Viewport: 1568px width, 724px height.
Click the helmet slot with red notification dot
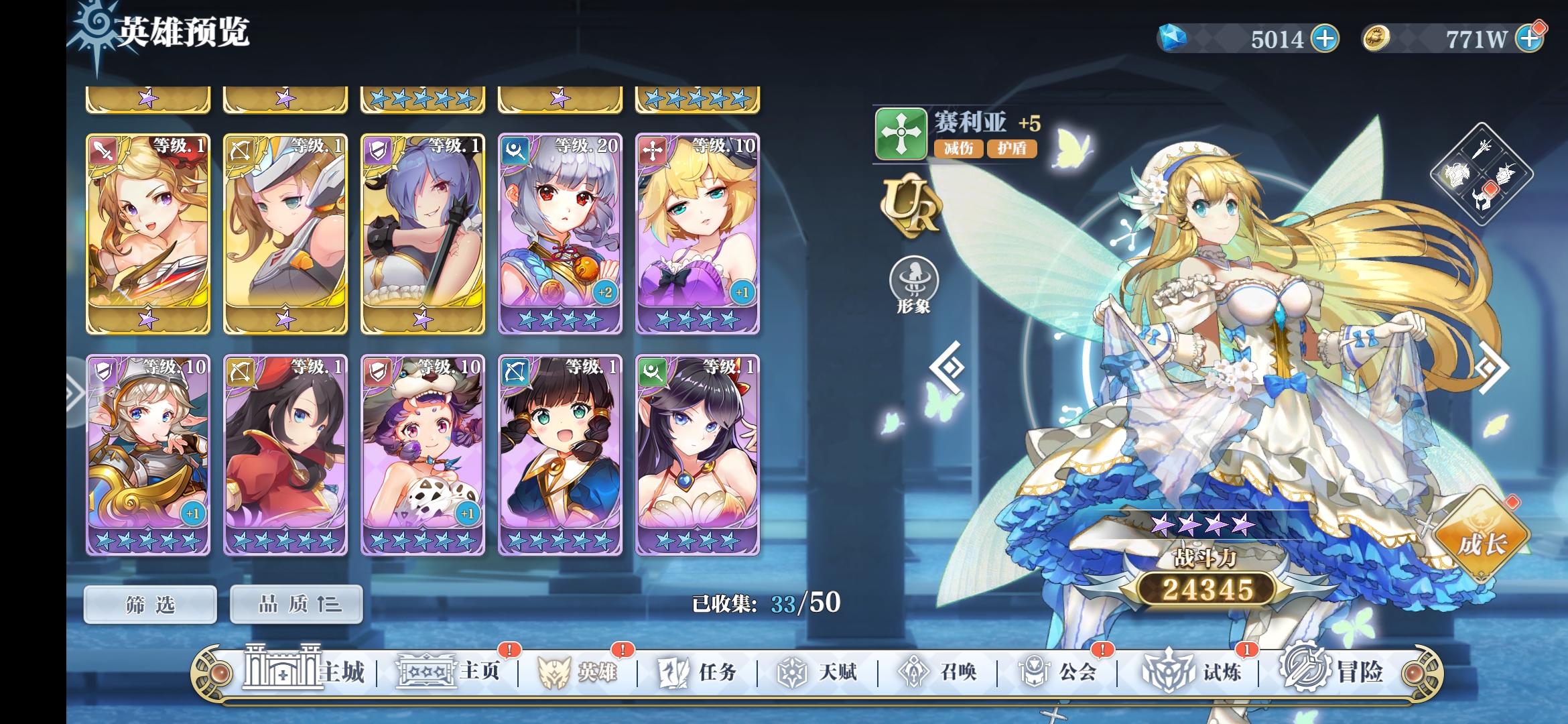1482,201
